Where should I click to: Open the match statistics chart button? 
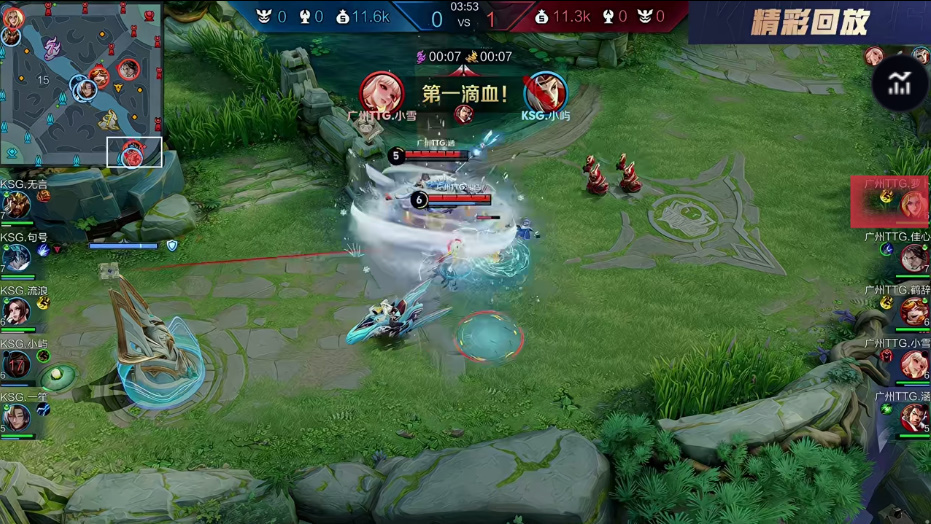(900, 85)
